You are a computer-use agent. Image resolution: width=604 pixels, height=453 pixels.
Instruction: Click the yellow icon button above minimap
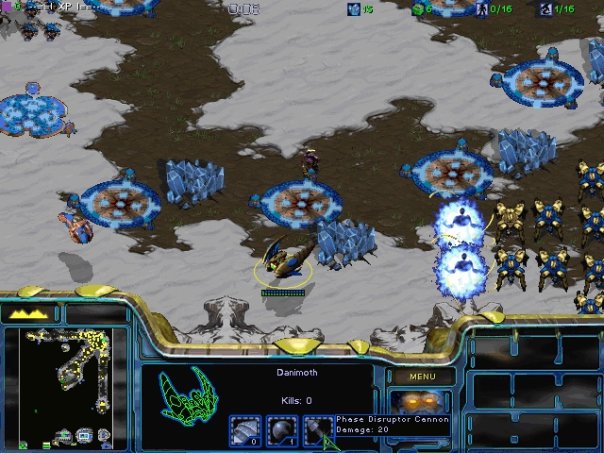pos(29,313)
